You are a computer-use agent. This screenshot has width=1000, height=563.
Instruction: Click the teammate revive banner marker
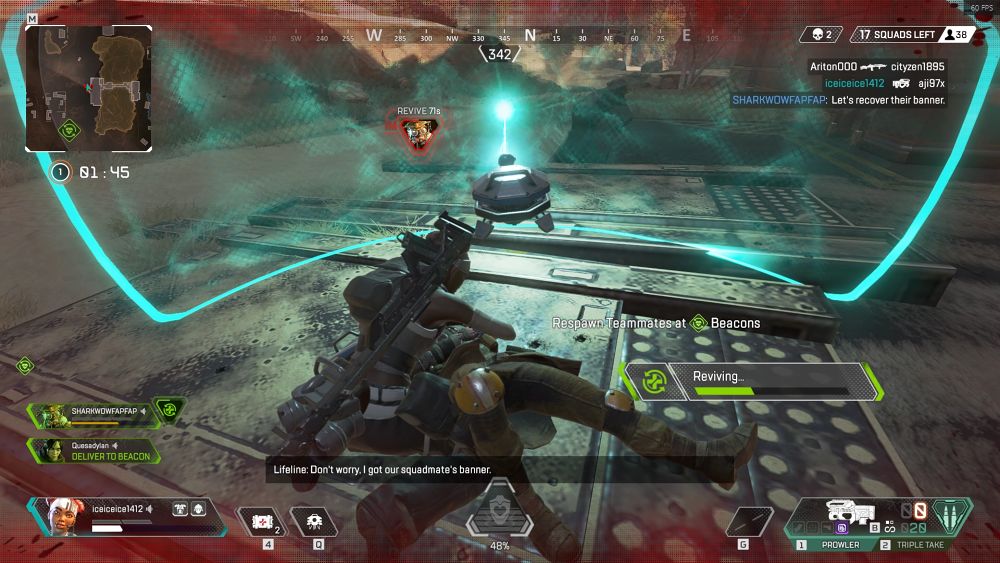(x=417, y=129)
